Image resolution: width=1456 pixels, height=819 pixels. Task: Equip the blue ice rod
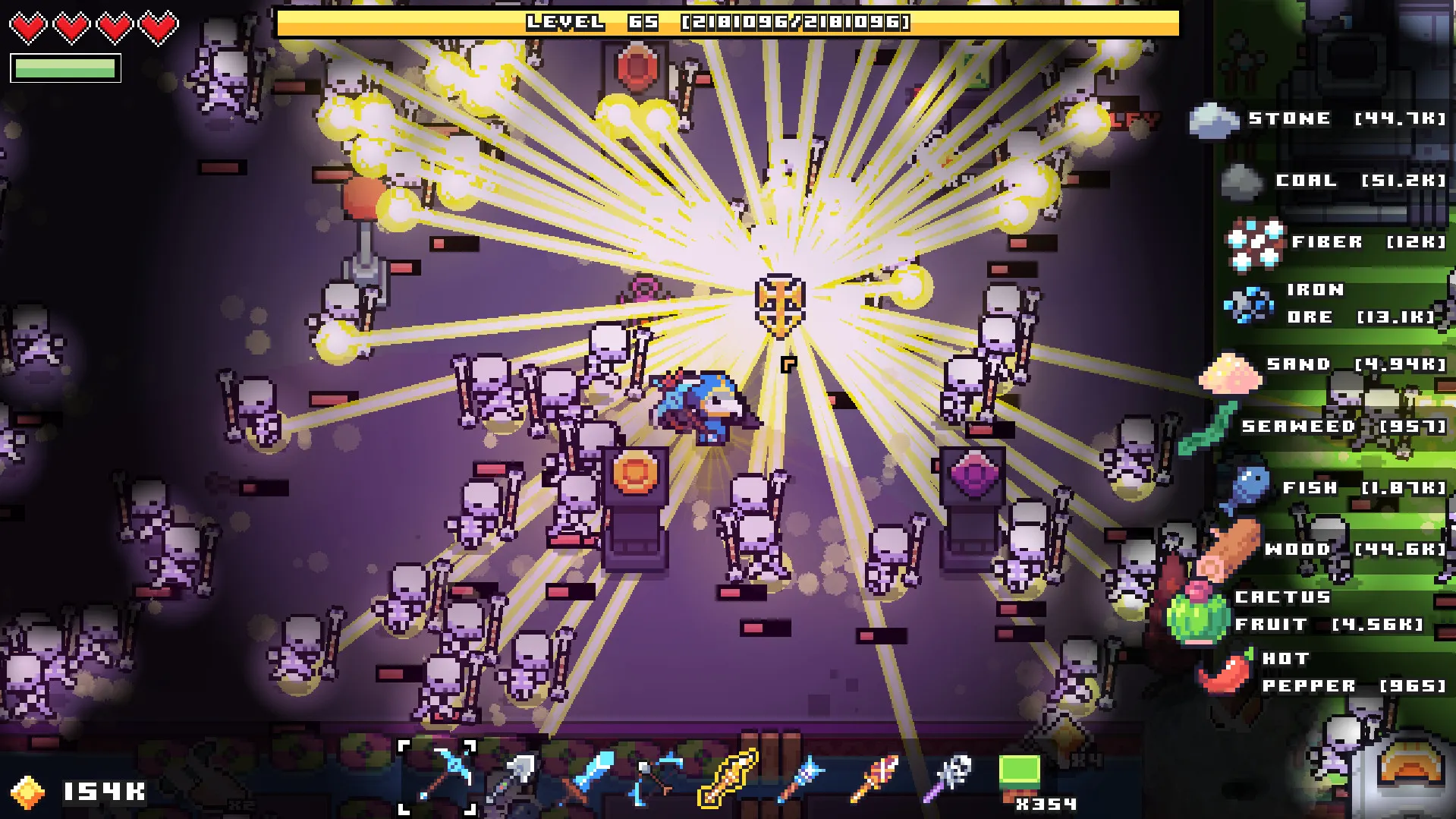[x=801, y=779]
